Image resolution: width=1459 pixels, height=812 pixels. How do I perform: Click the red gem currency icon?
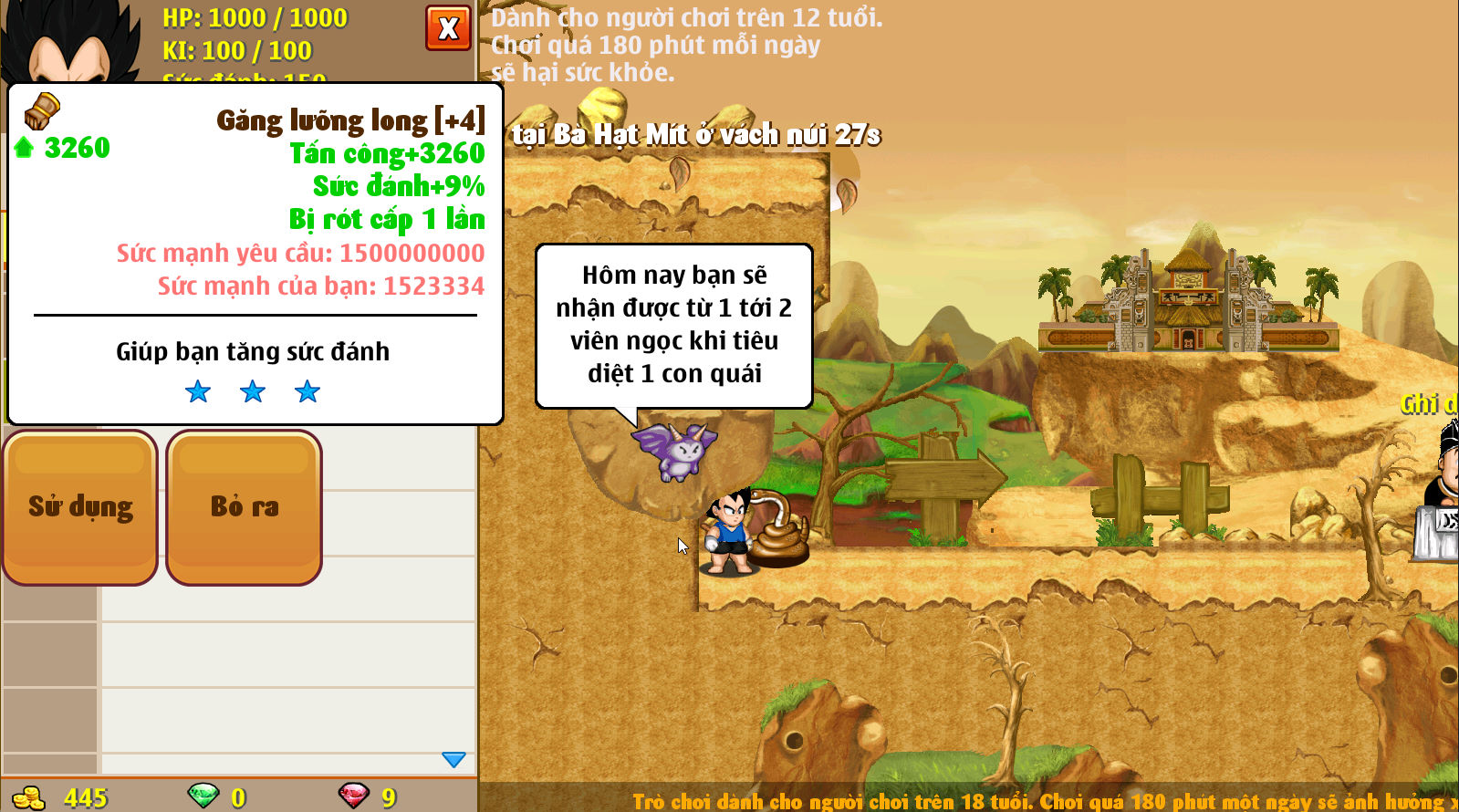[x=356, y=796]
